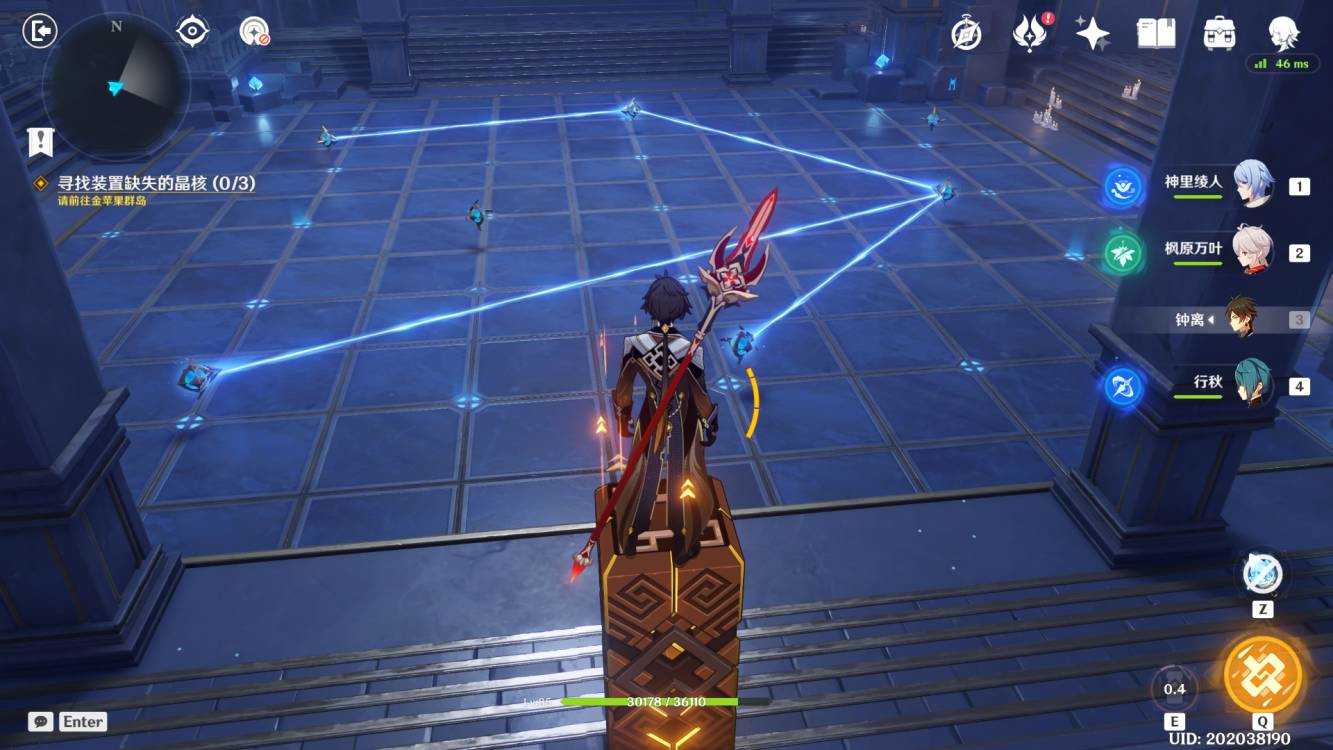The width and height of the screenshot is (1333, 750).
Task: Open the circular minimap
Action: pyautogui.click(x=116, y=86)
